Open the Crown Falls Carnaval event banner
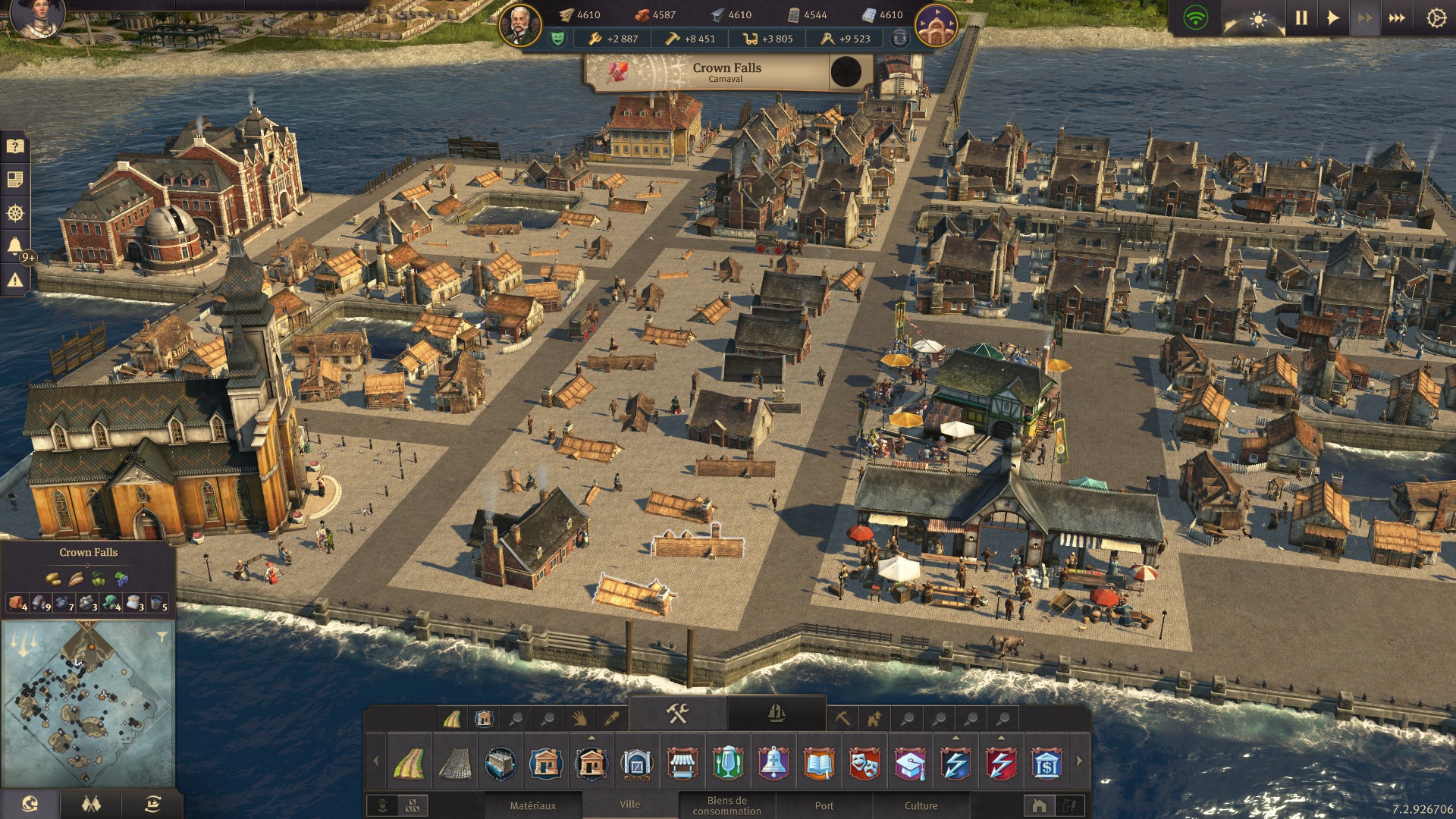The height and width of the screenshot is (819, 1456). [x=726, y=73]
